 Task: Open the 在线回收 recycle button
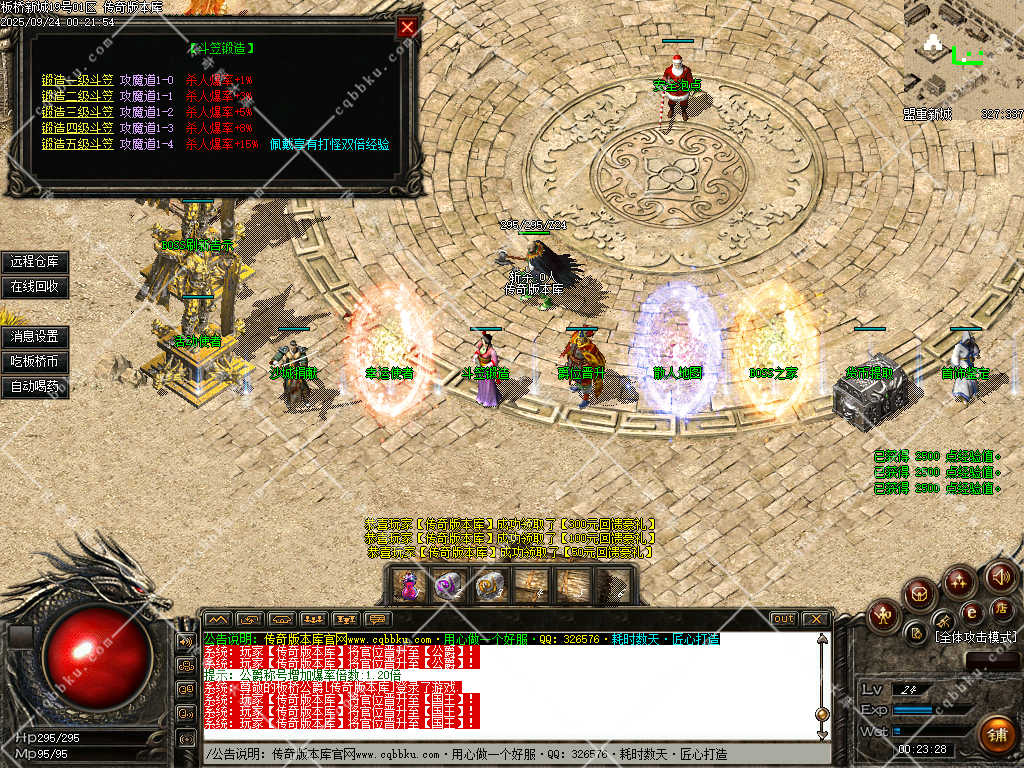tap(35, 286)
